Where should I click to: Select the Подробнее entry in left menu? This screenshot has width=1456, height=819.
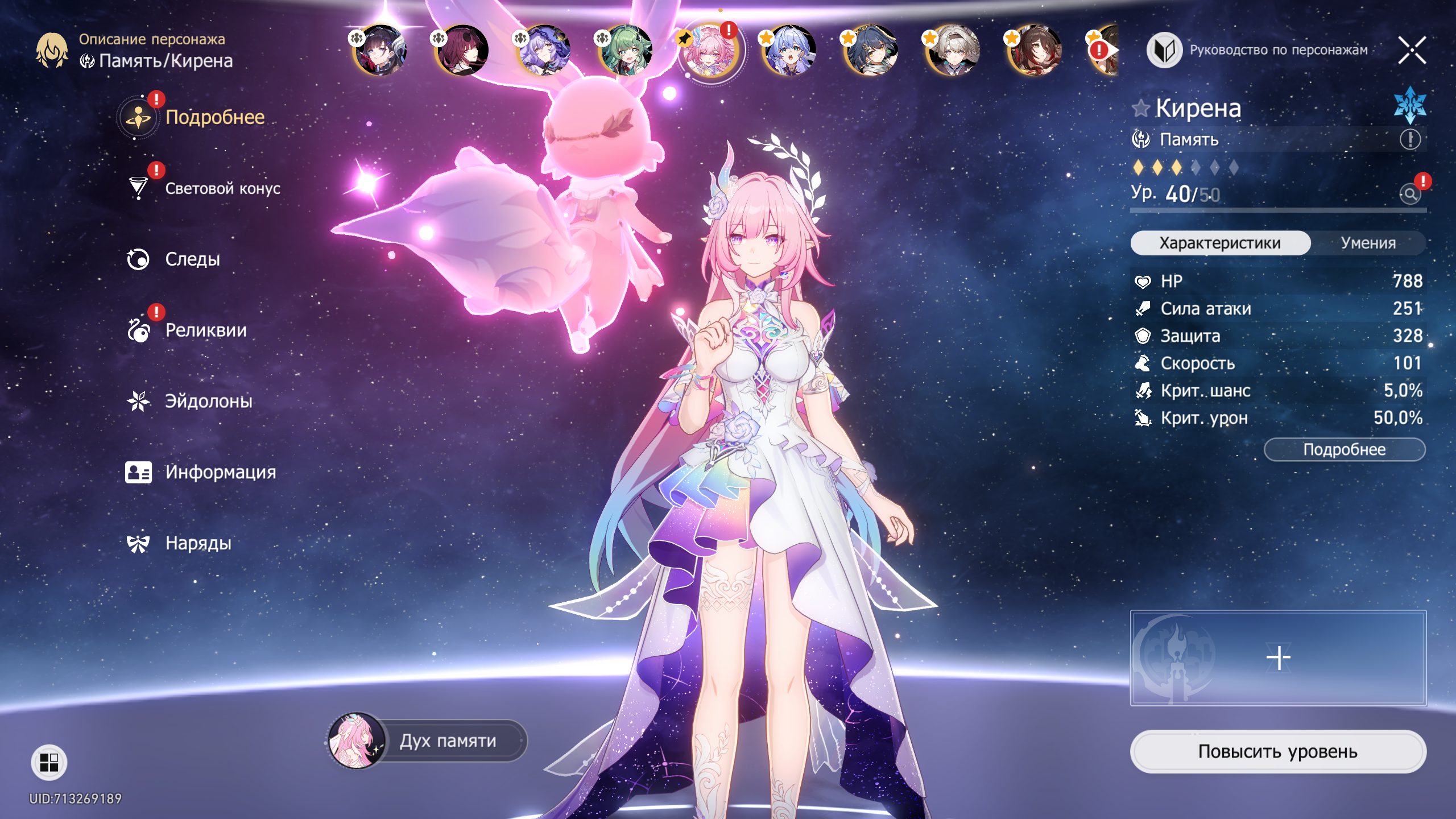click(x=214, y=117)
